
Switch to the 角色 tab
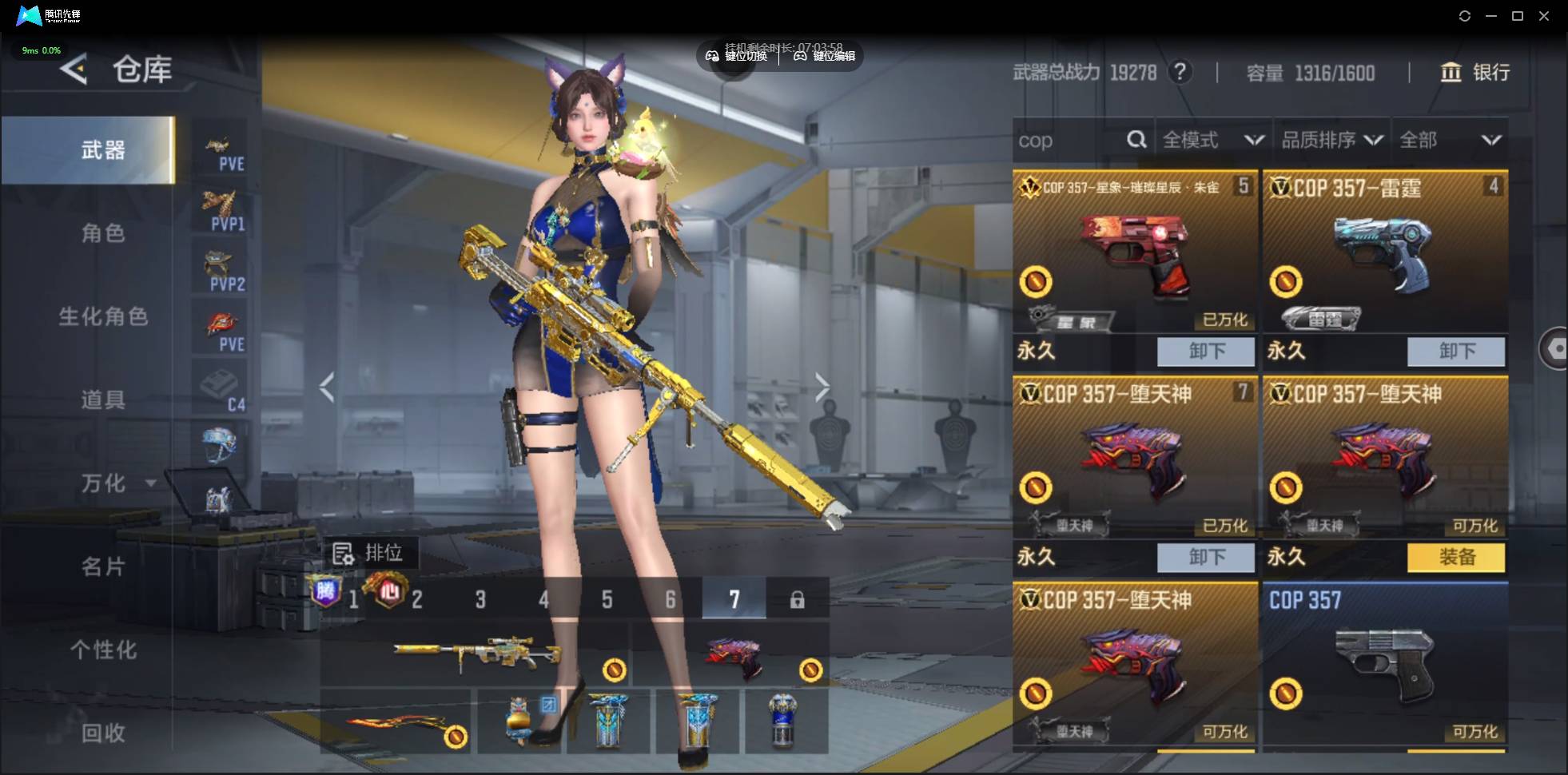103,233
